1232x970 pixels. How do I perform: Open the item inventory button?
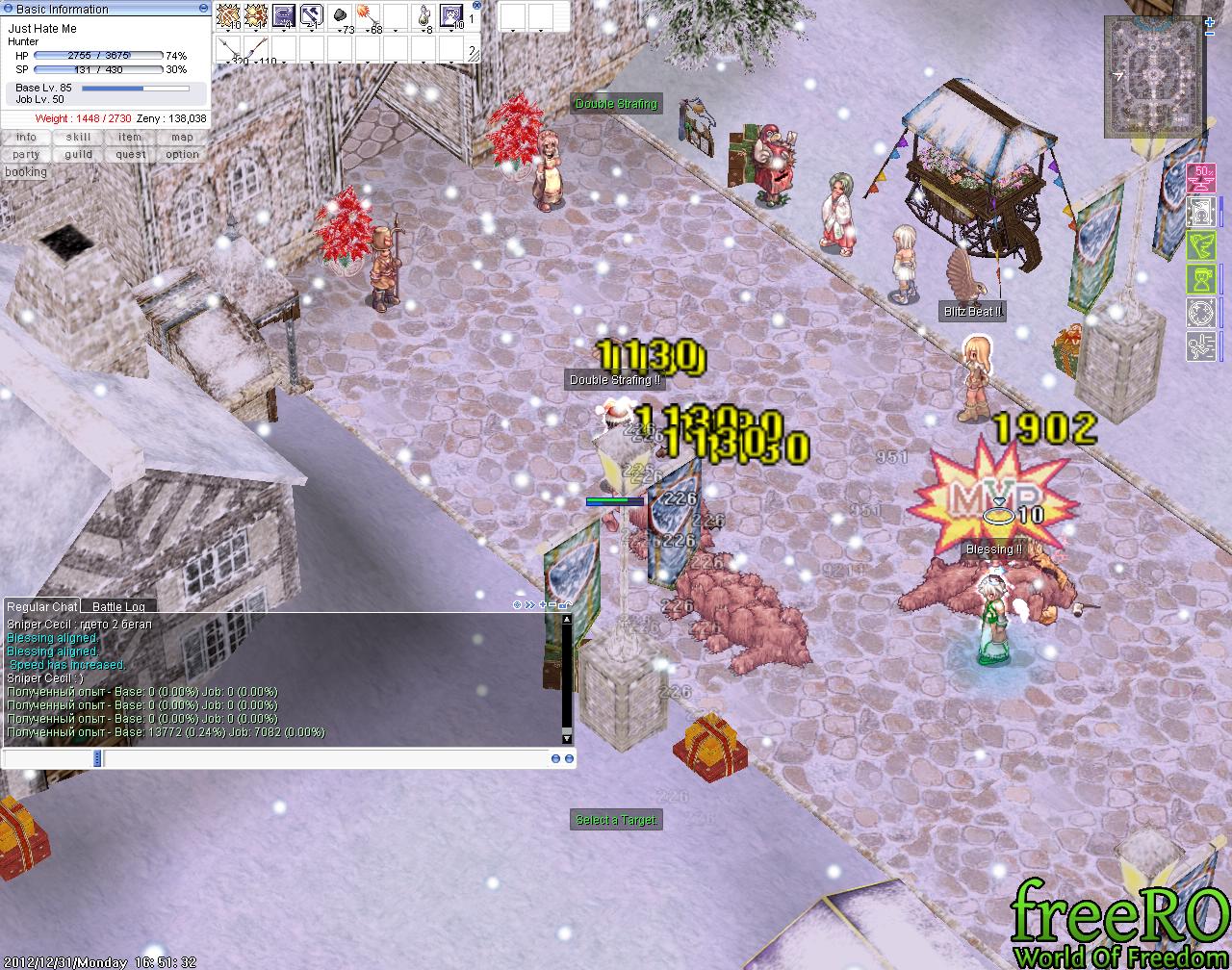(x=130, y=138)
